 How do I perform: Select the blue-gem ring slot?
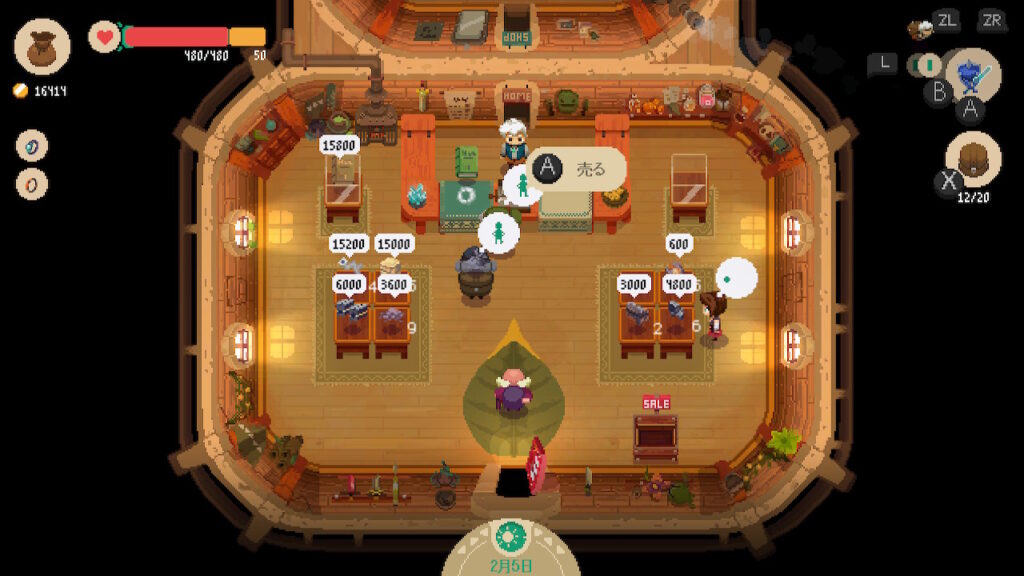[32, 146]
